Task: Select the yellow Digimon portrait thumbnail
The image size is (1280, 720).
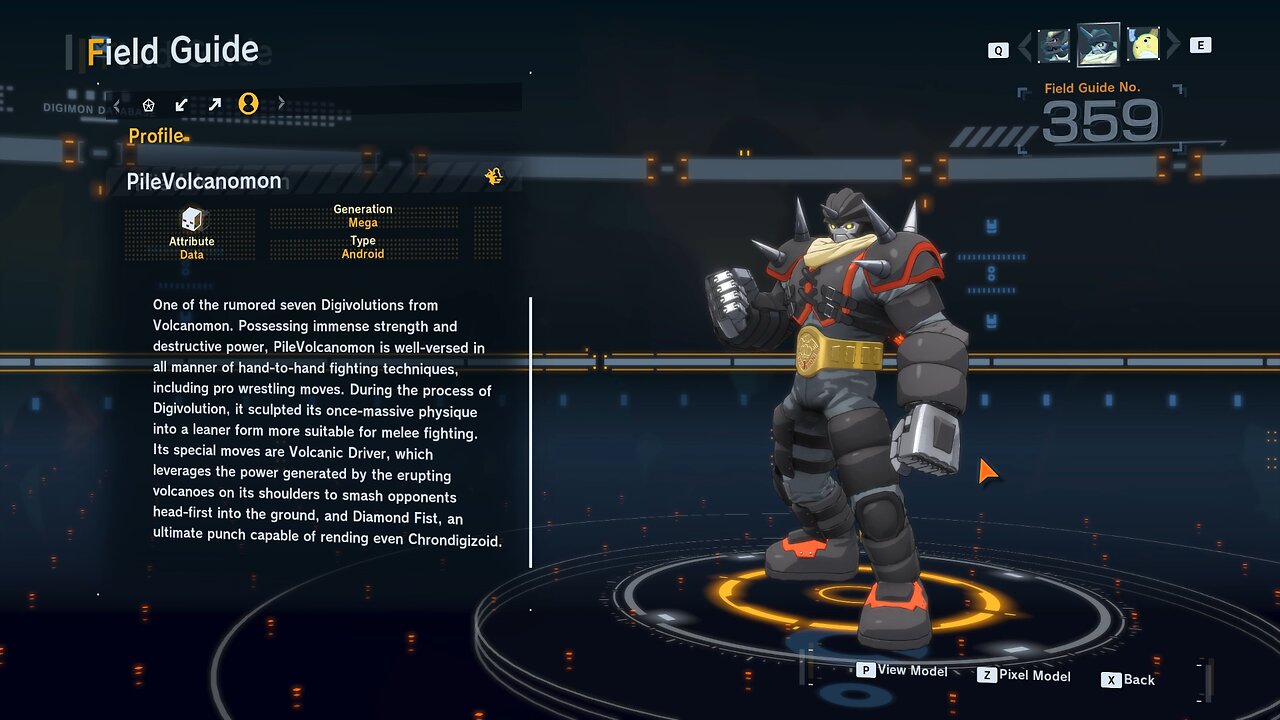Action: (x=1143, y=45)
